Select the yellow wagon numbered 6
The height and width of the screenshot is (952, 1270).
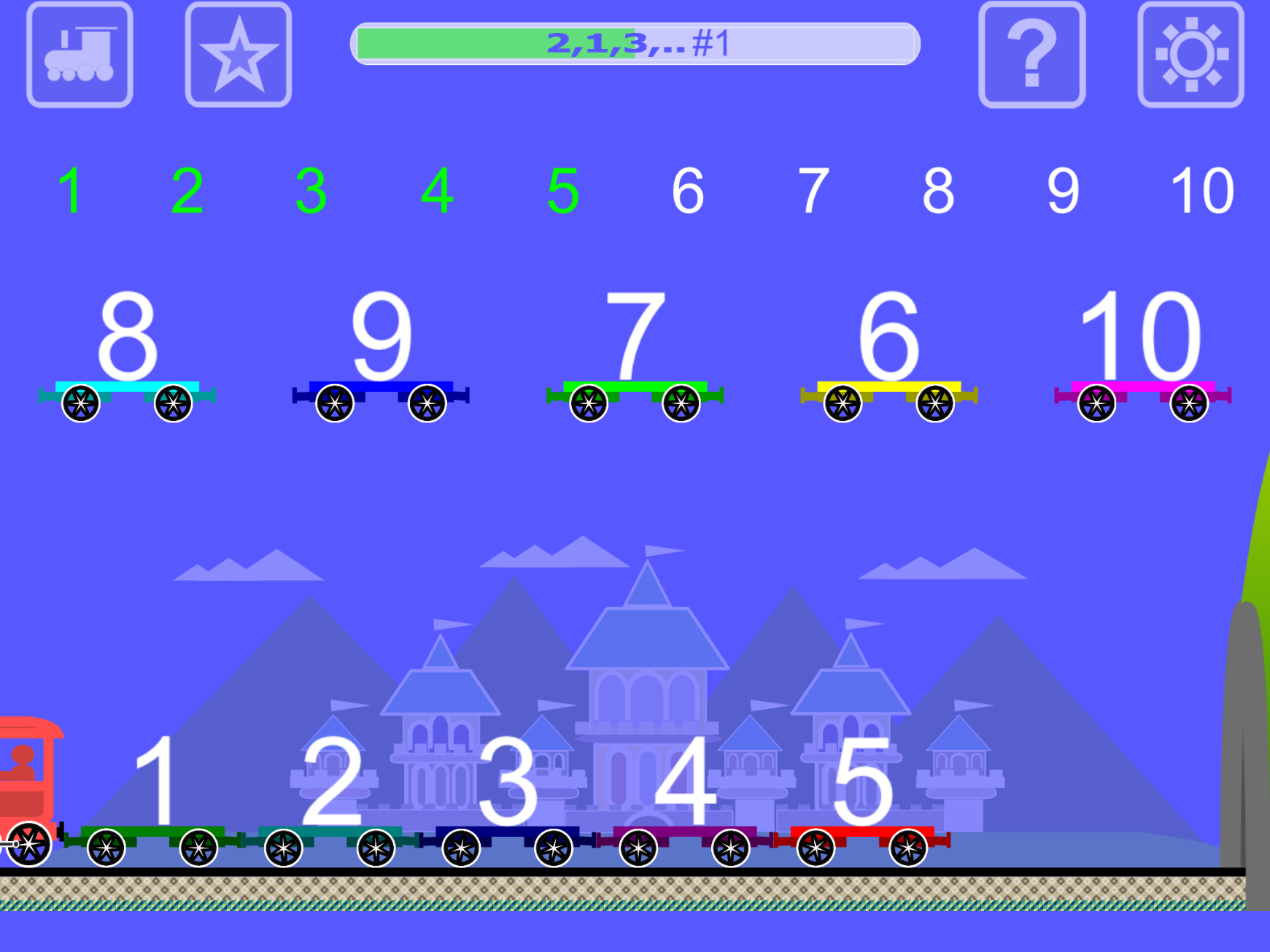click(888, 357)
